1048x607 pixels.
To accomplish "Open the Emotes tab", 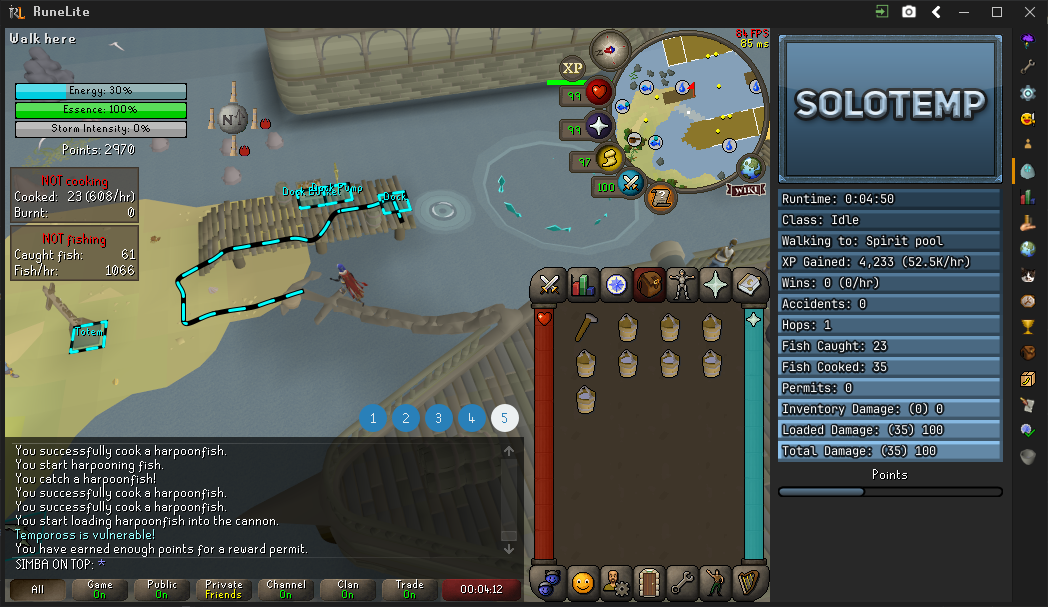I will (x=716, y=580).
